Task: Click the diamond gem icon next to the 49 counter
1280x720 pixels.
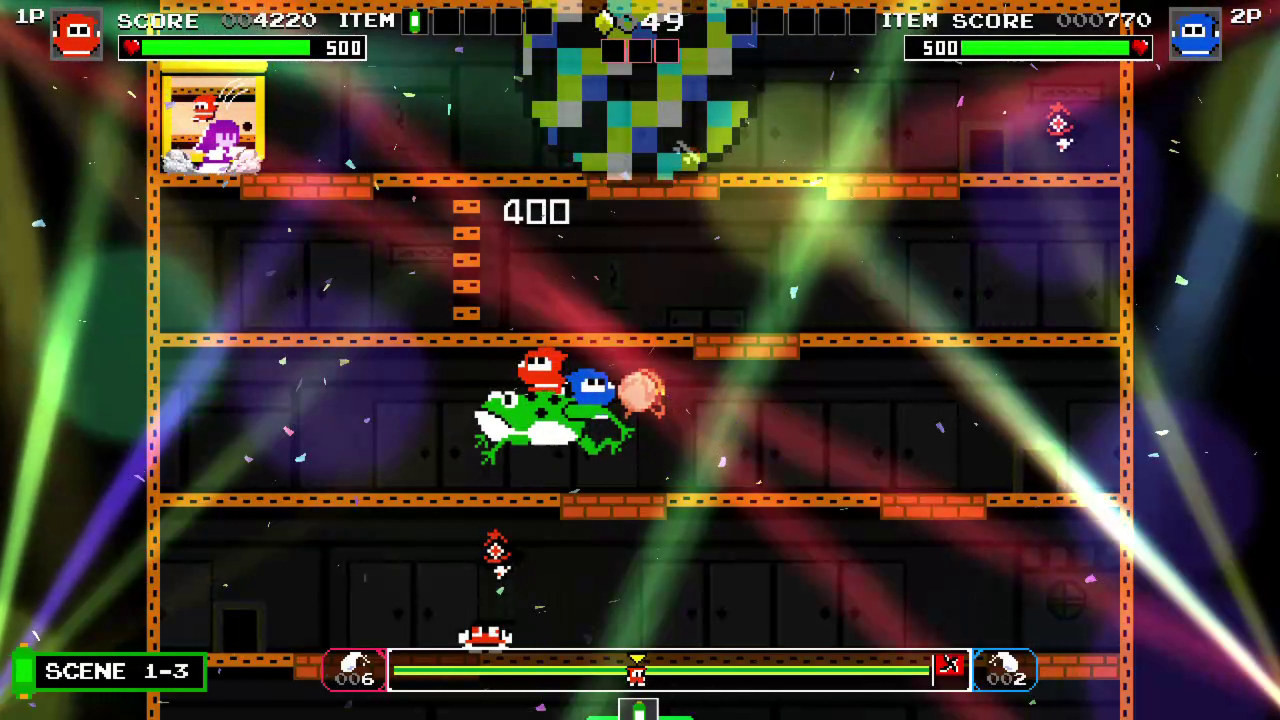Action: [601, 20]
